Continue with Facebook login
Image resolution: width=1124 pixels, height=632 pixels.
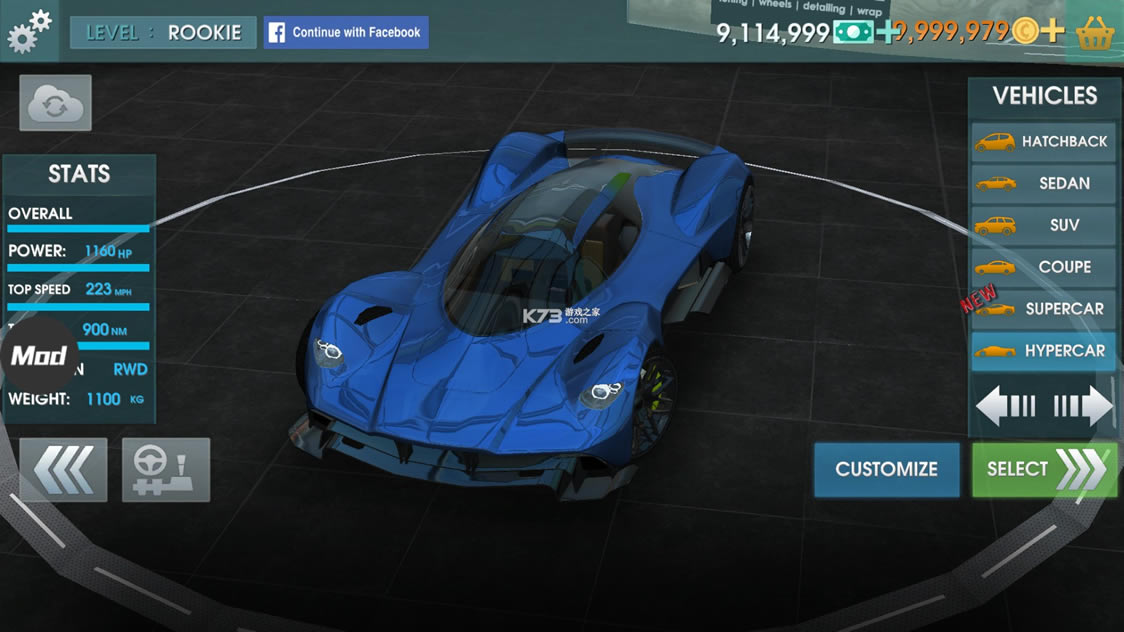pyautogui.click(x=346, y=32)
